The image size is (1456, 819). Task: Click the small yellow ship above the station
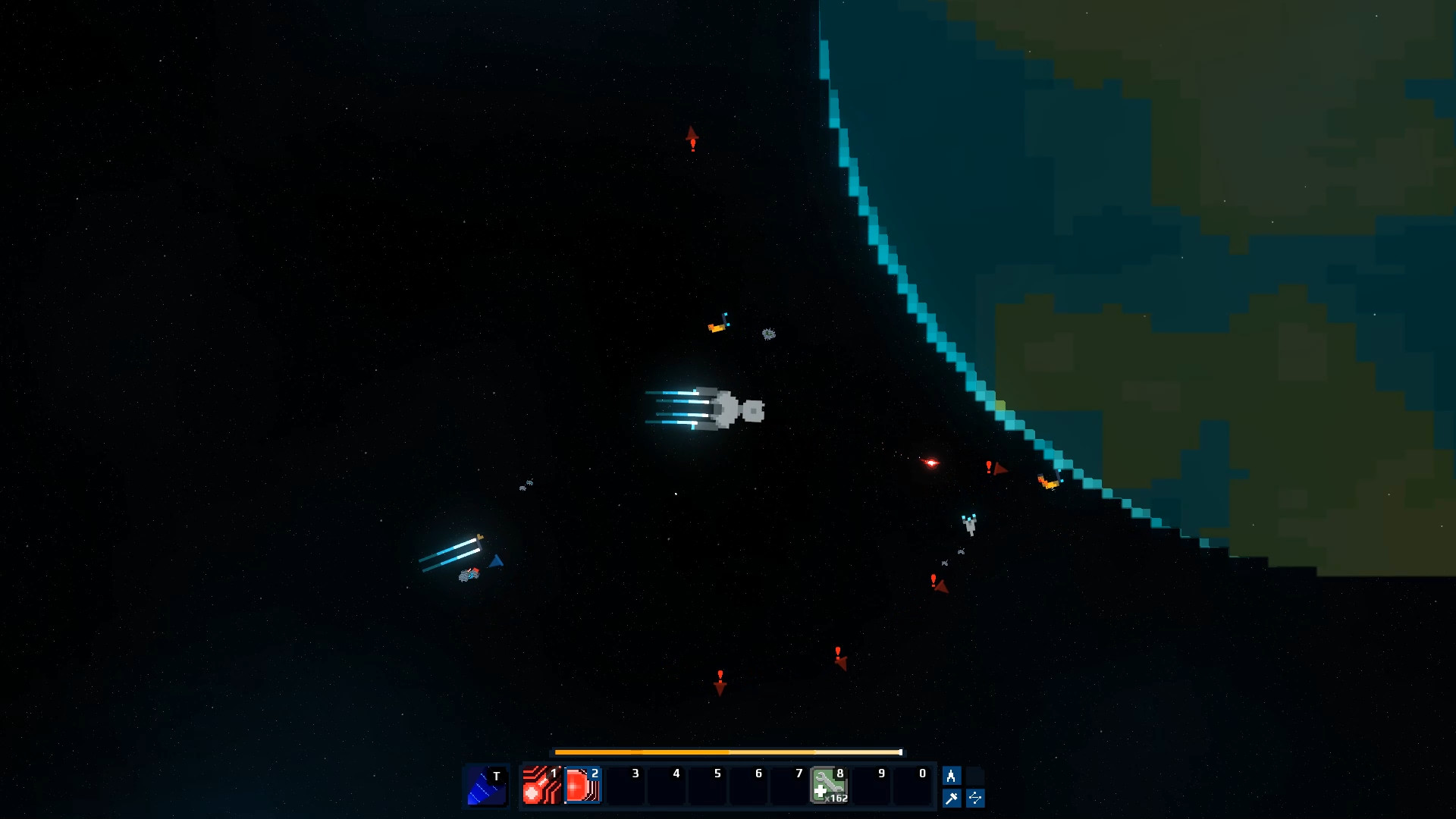click(x=717, y=325)
